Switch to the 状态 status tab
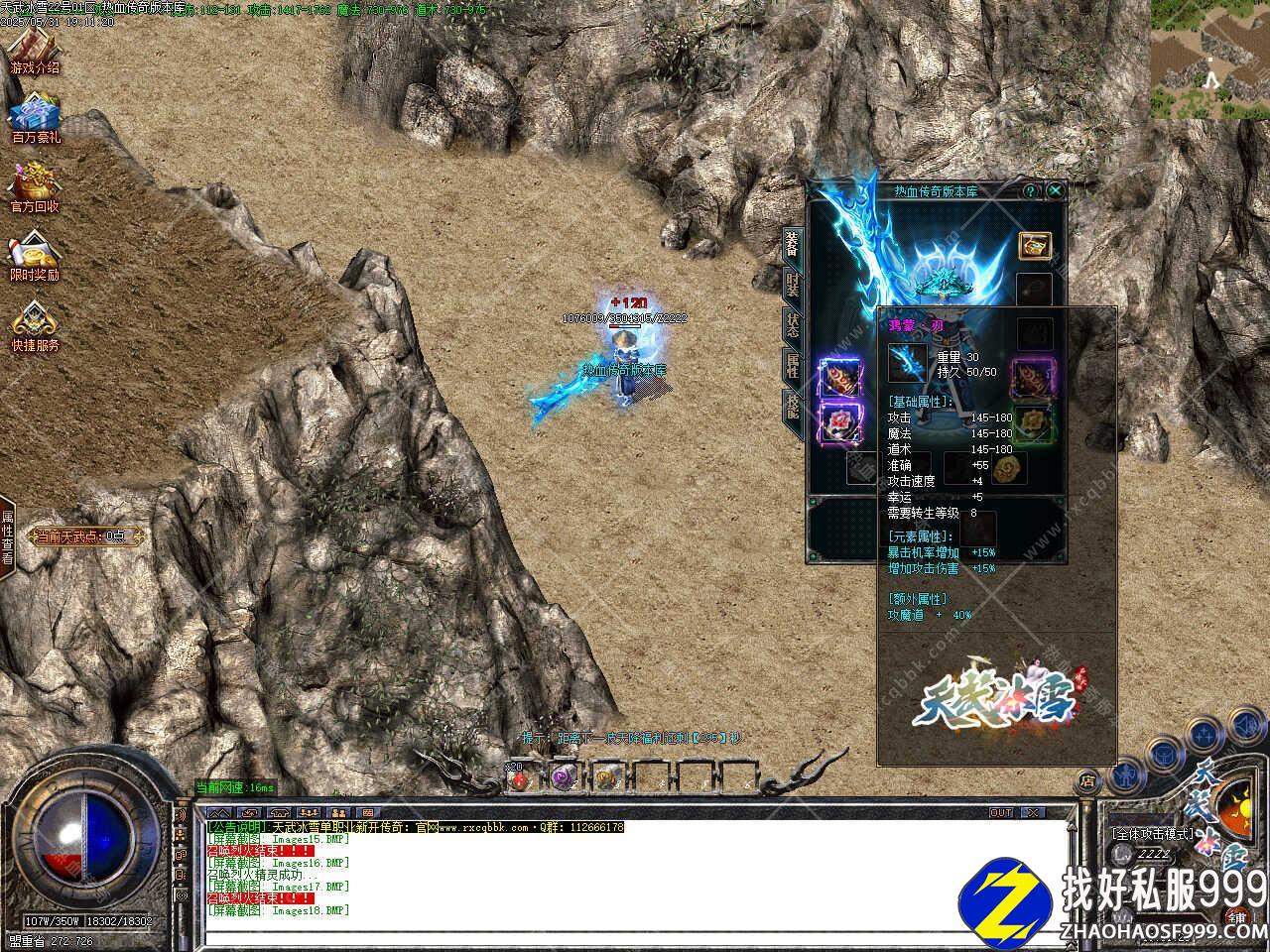The width and height of the screenshot is (1270, 952). click(792, 325)
